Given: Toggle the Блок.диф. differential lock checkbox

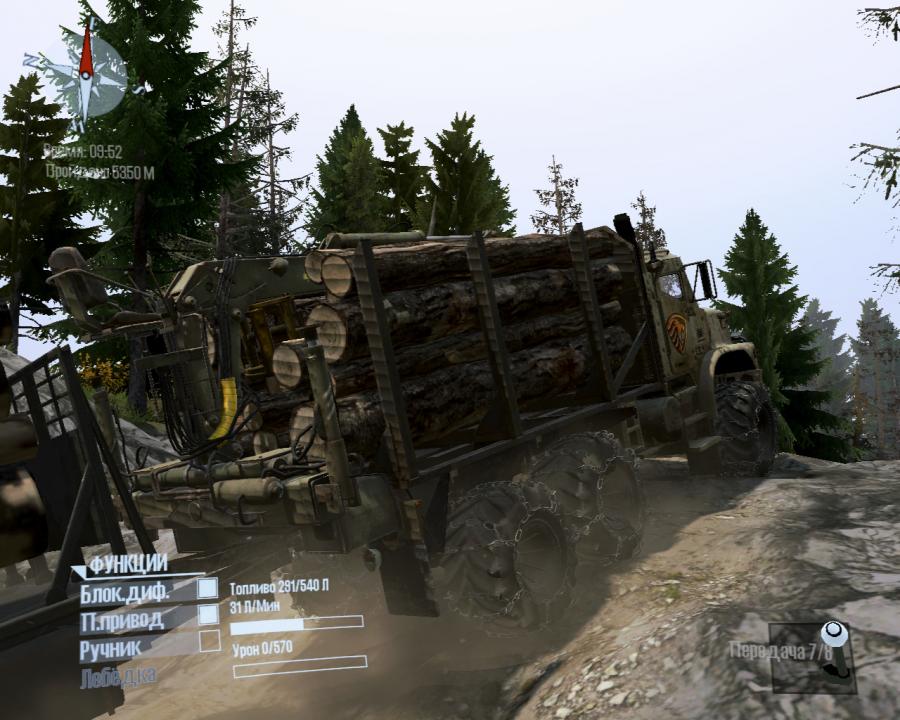Looking at the screenshot, I should (x=207, y=589).
